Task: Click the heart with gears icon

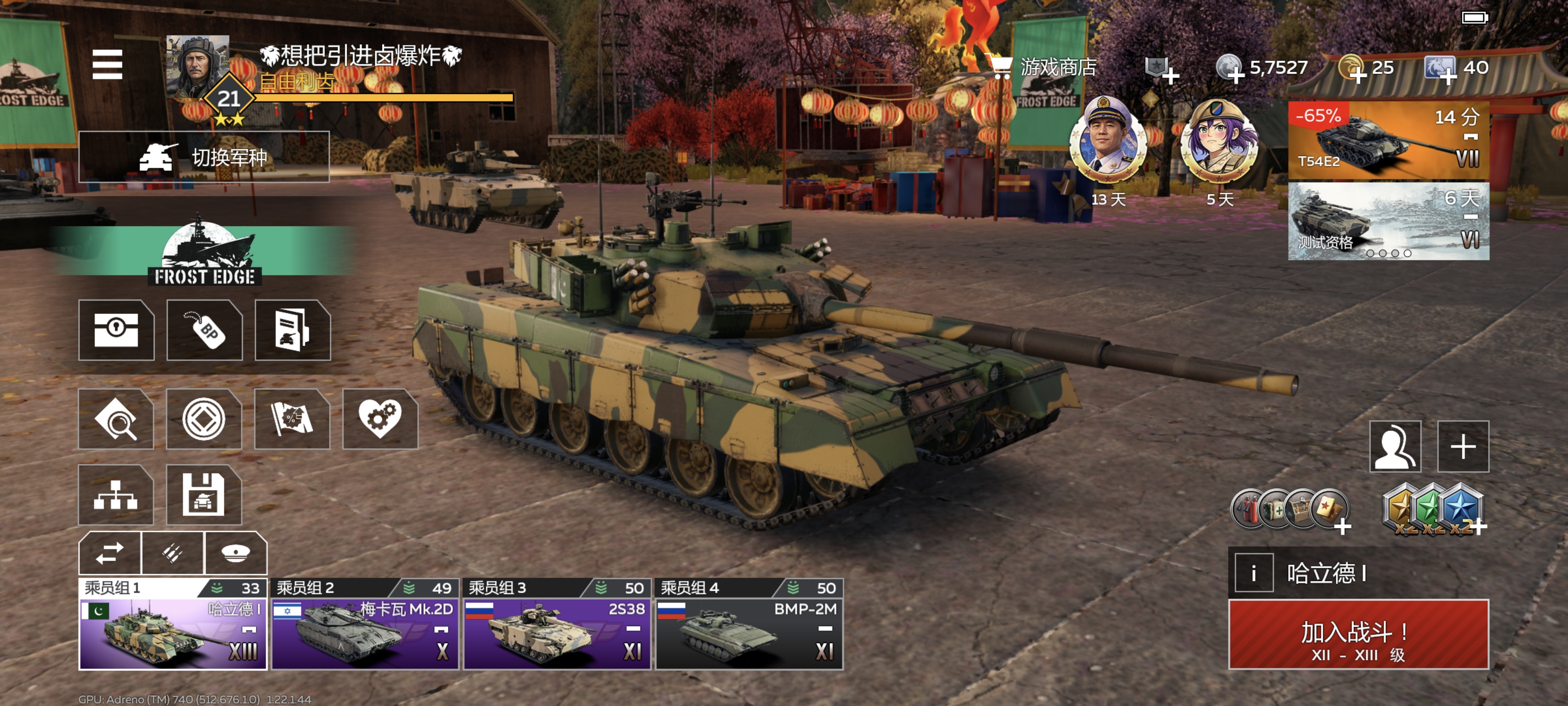Action: (x=380, y=419)
